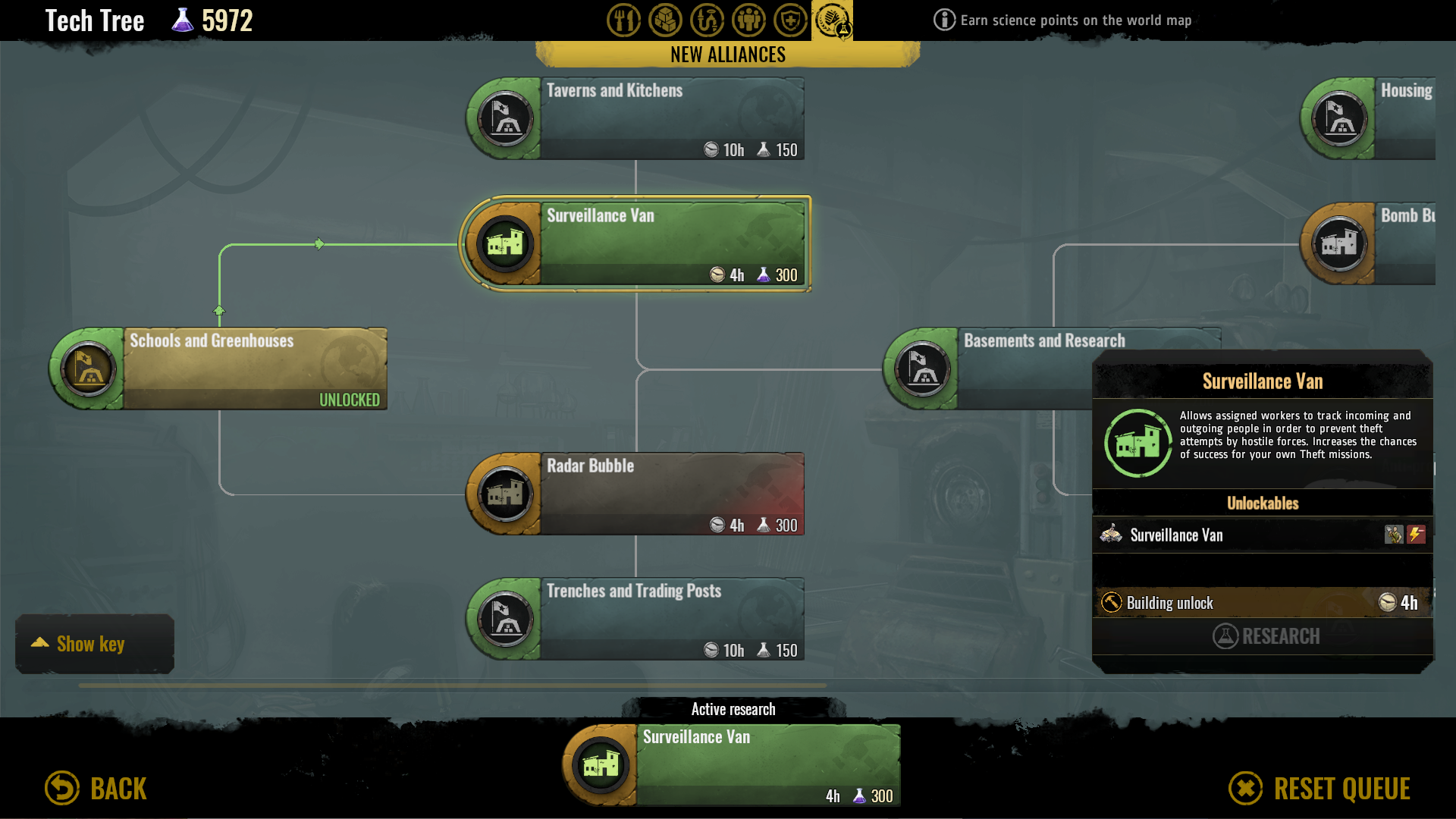Image resolution: width=1456 pixels, height=819 pixels.
Task: Select the food category icon
Action: (623, 20)
